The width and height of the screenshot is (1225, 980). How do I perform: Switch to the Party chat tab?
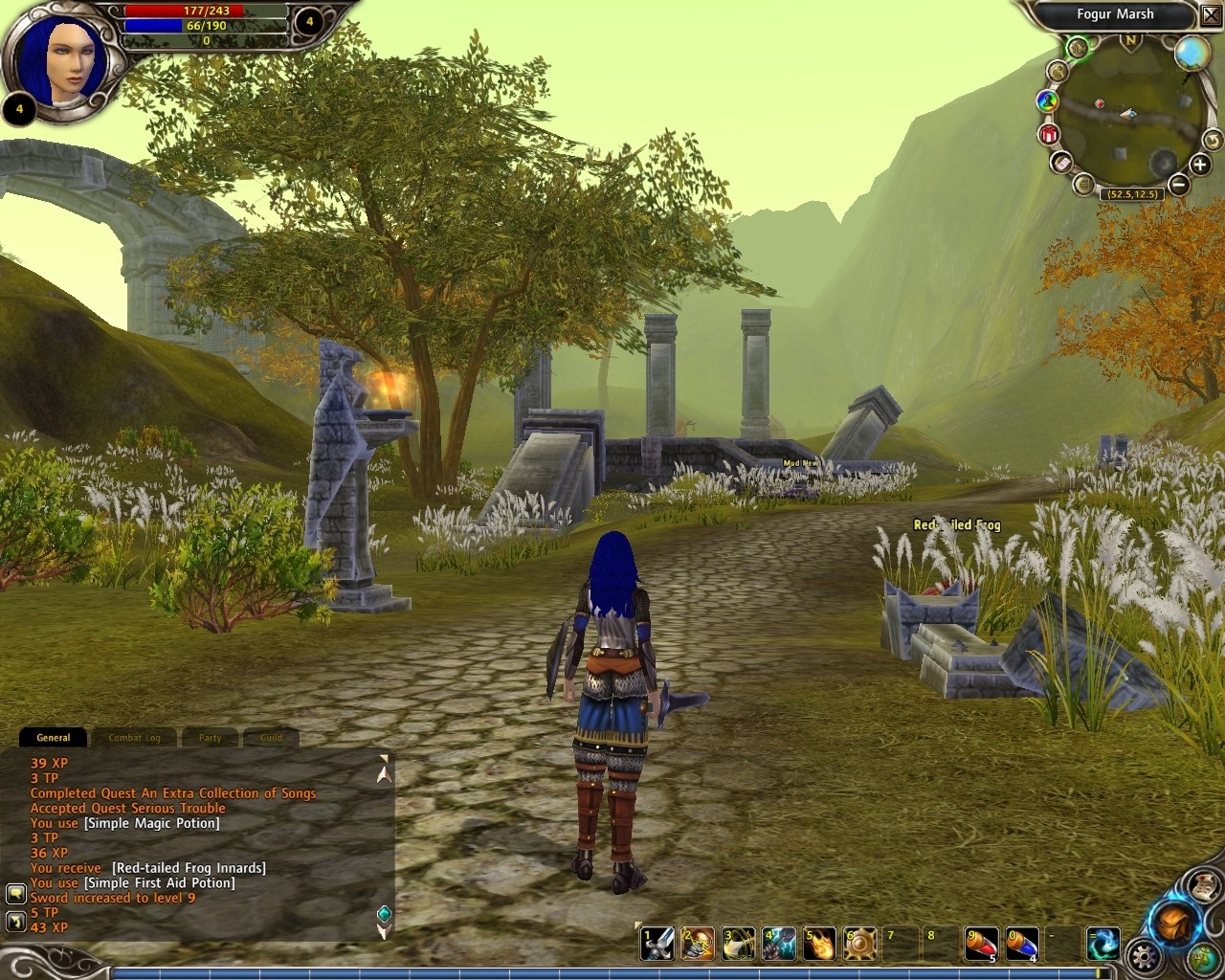(x=210, y=738)
